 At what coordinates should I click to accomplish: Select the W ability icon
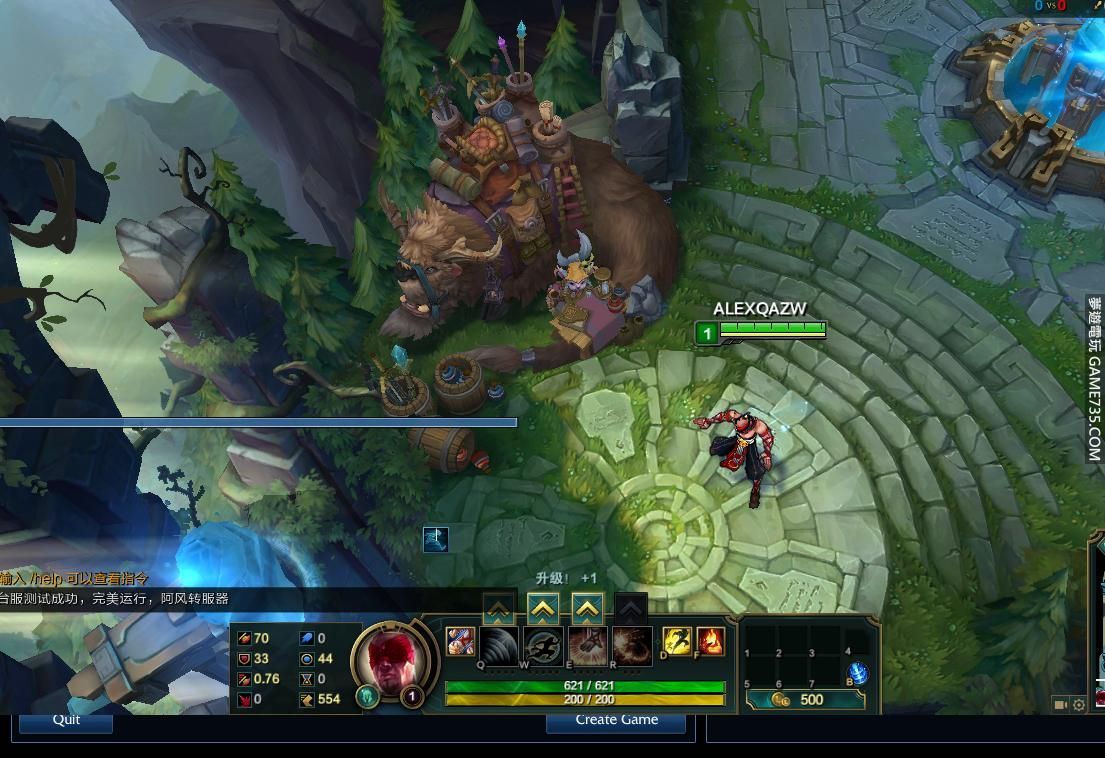[543, 646]
